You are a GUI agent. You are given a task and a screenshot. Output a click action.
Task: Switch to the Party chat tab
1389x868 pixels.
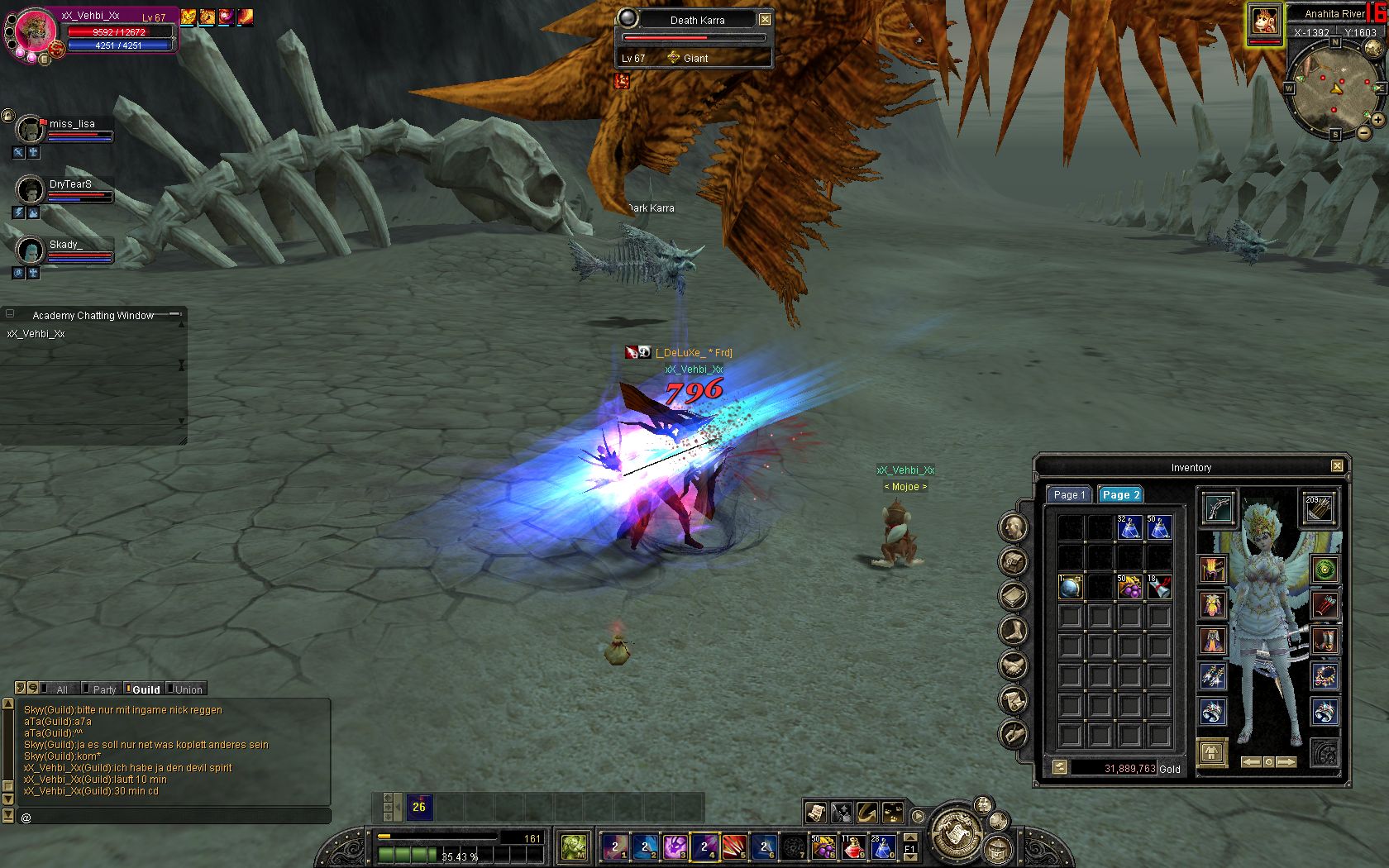click(x=104, y=689)
